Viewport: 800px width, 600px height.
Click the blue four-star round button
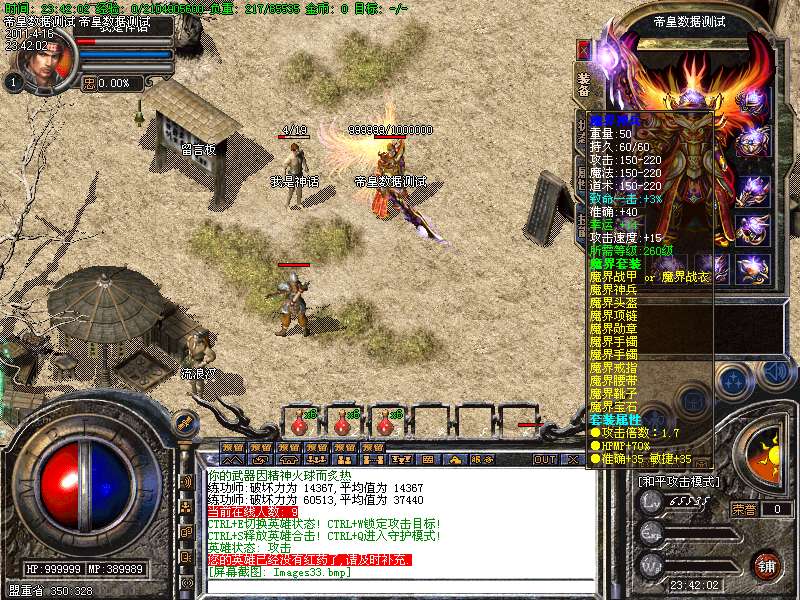coord(734,380)
